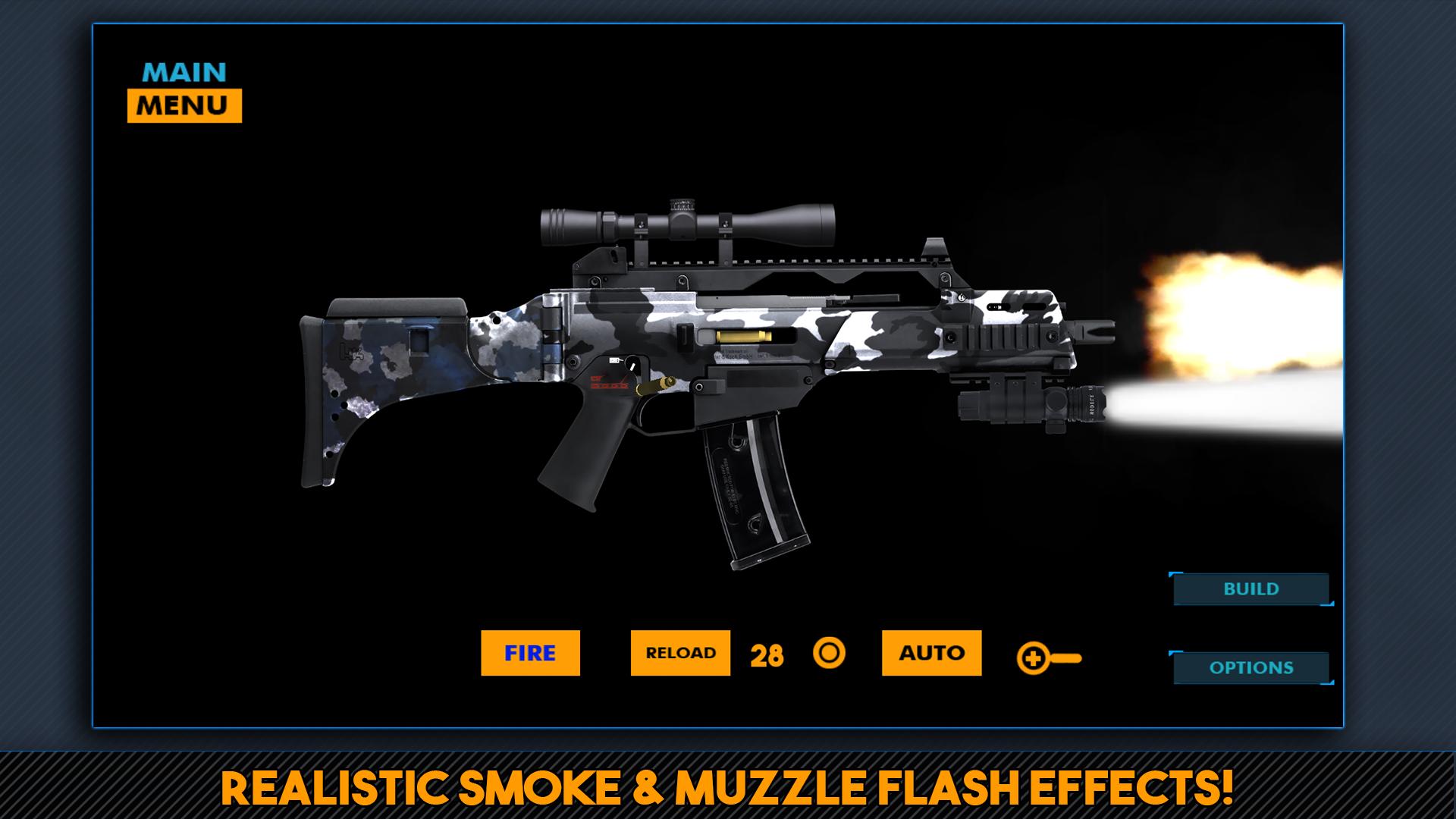The height and width of the screenshot is (819, 1456).
Task: Toggle AUTO fire mode
Action: 931,653
